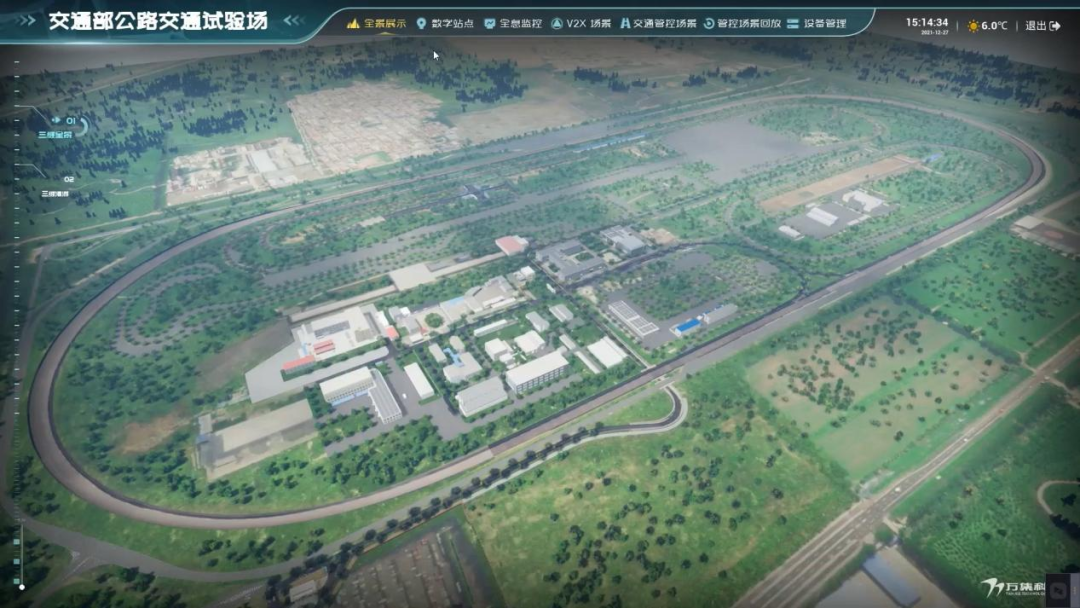Go to the 设备管理 device management tab

tap(816, 23)
